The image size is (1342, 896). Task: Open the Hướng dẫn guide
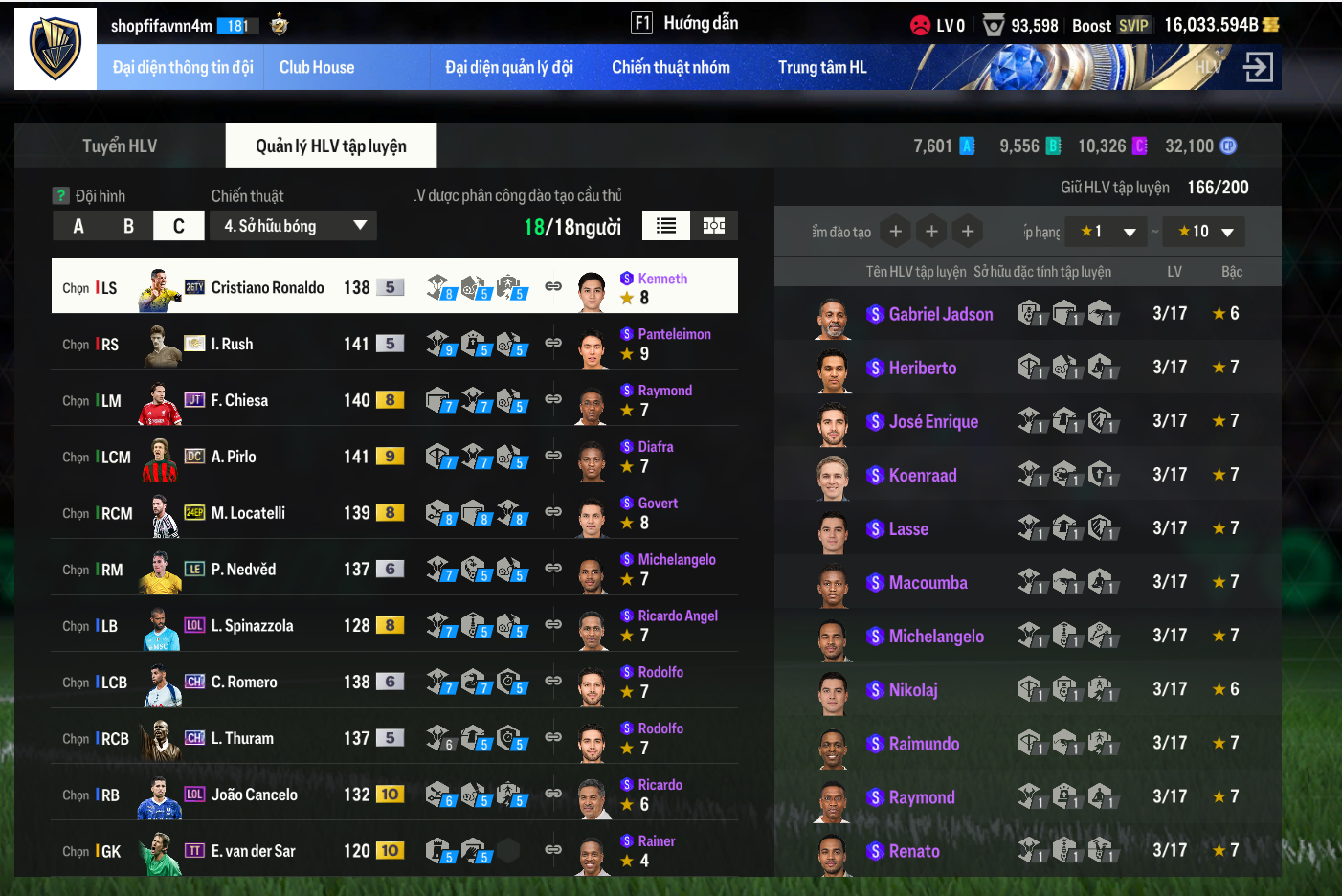pyautogui.click(x=685, y=23)
